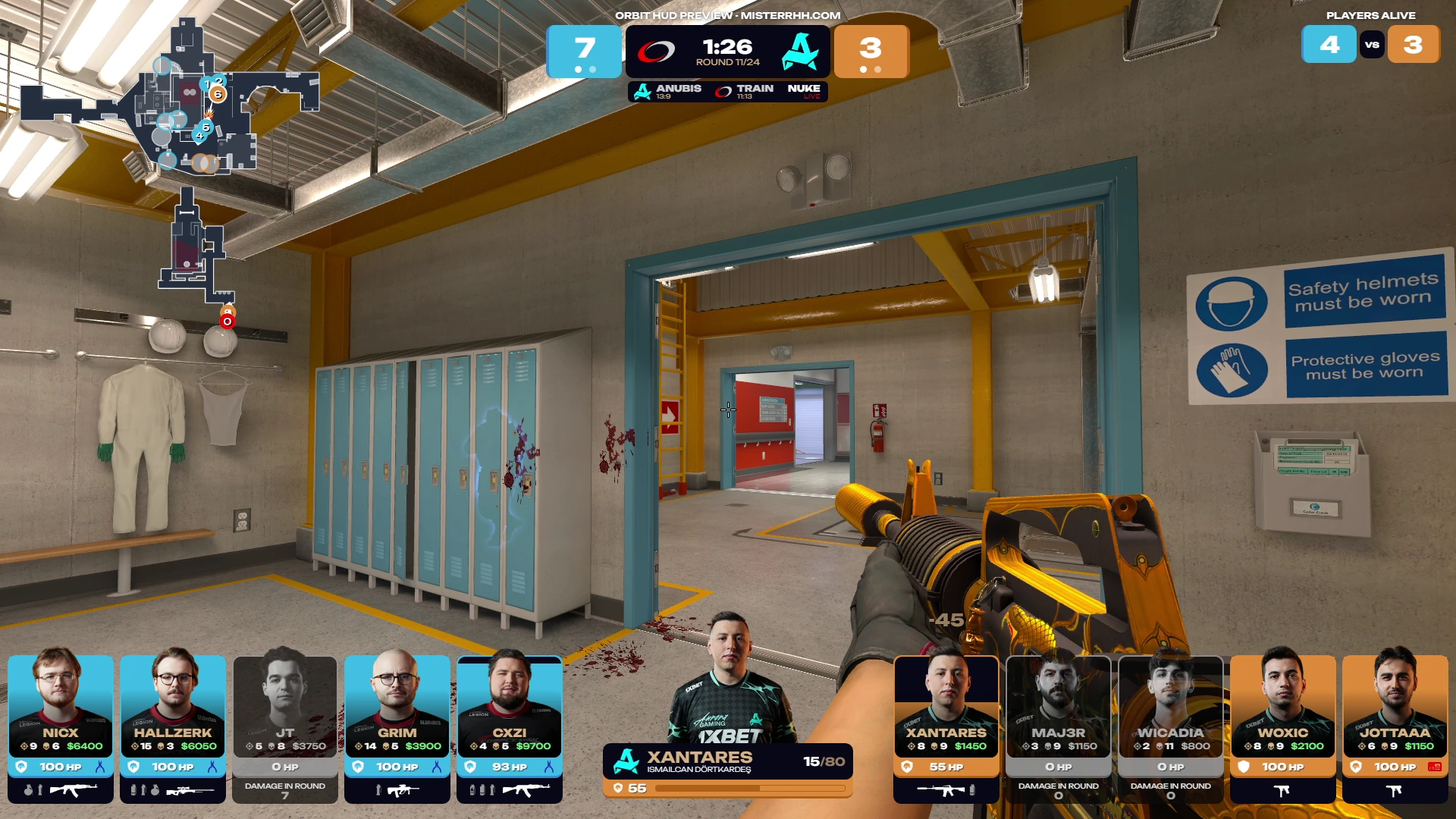Select NICX's player card
This screenshot has height=819, width=1456.
coord(61,726)
